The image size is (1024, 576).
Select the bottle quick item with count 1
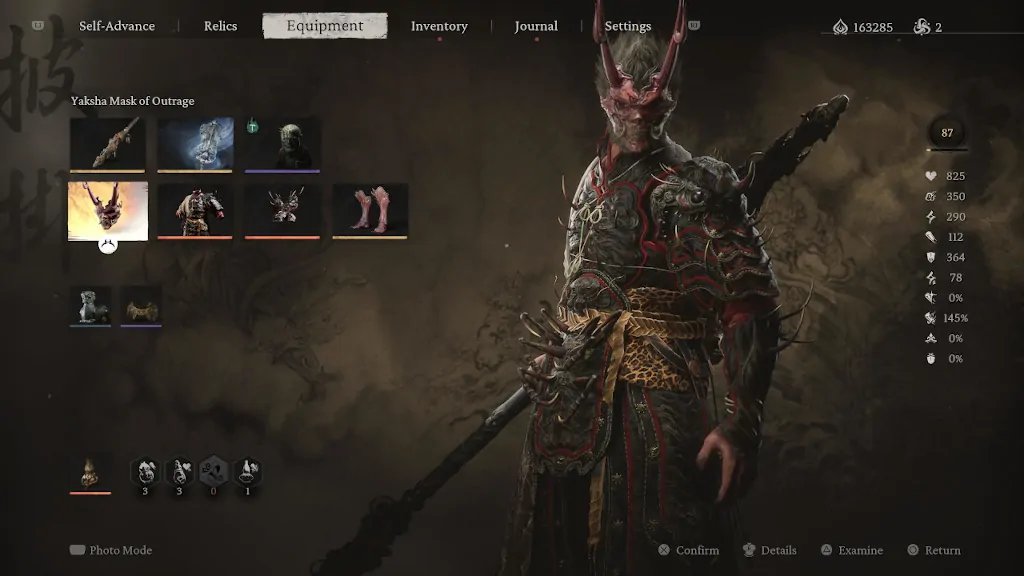[x=247, y=471]
